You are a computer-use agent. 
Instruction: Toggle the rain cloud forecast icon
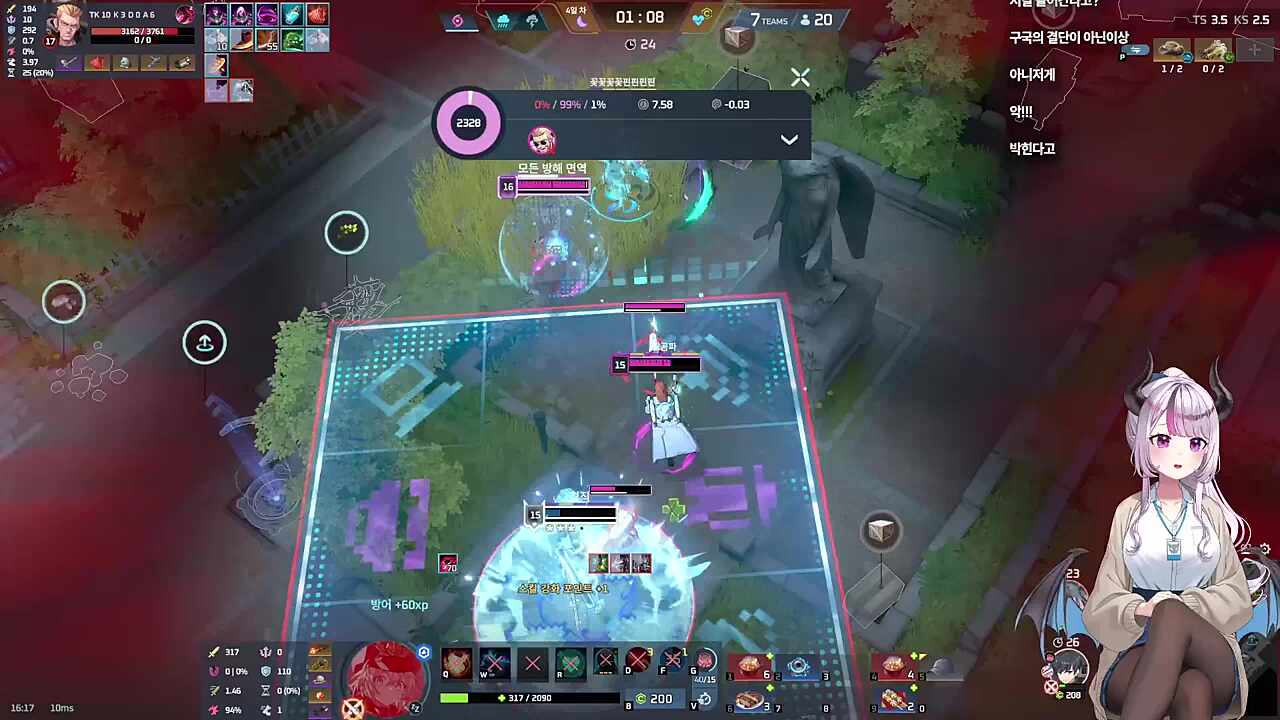(503, 20)
